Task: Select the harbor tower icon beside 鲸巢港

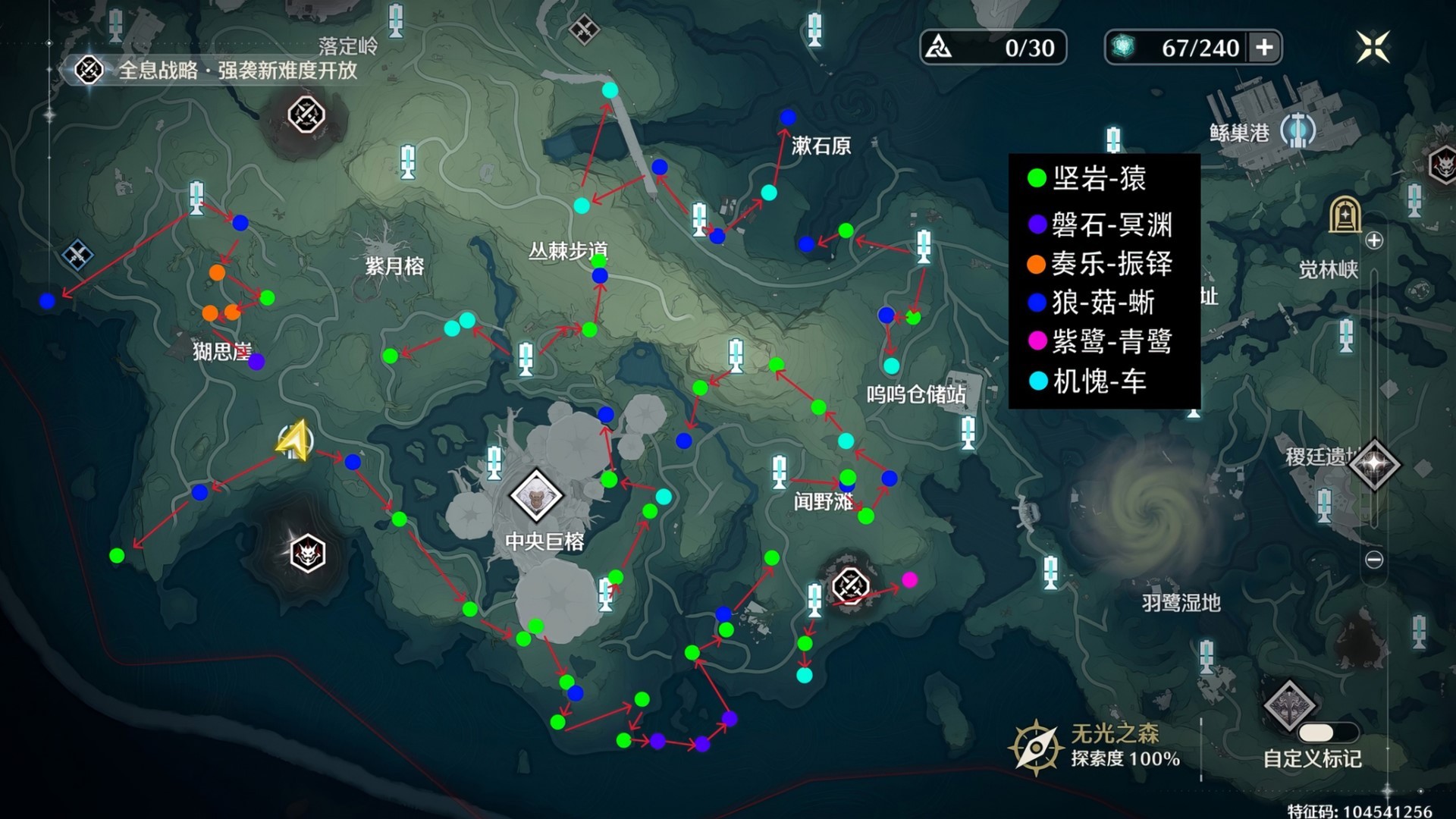Action: [1298, 130]
